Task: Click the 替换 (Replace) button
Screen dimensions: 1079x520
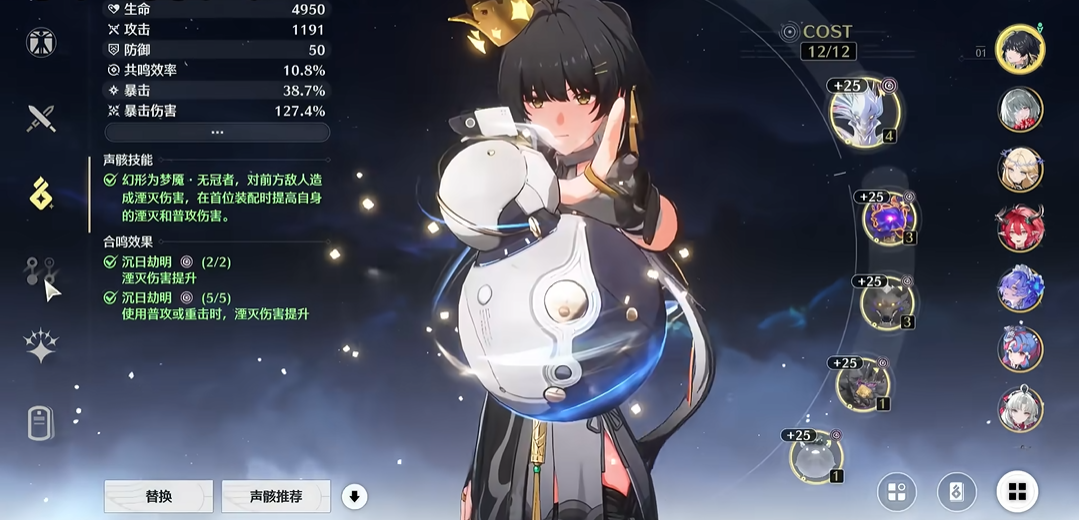Action: coord(158,496)
